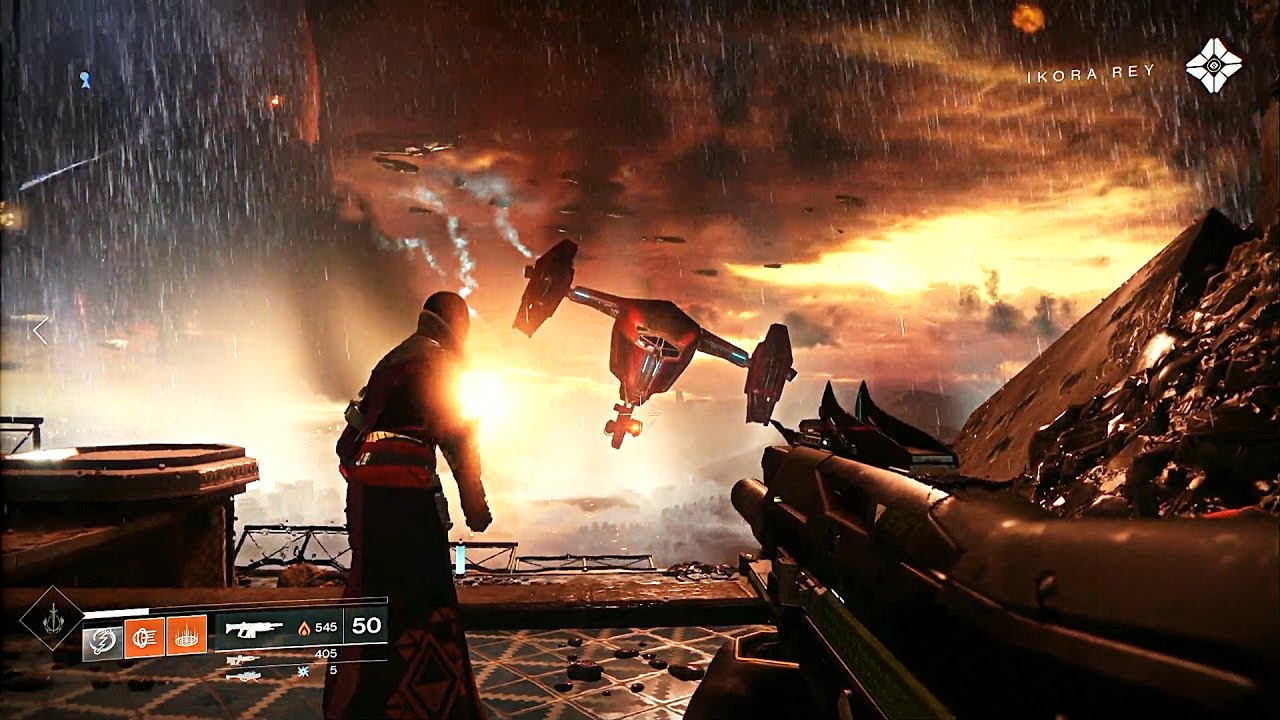The image size is (1280, 720).
Task: Click the left chevron arrow
Action: tap(40, 331)
